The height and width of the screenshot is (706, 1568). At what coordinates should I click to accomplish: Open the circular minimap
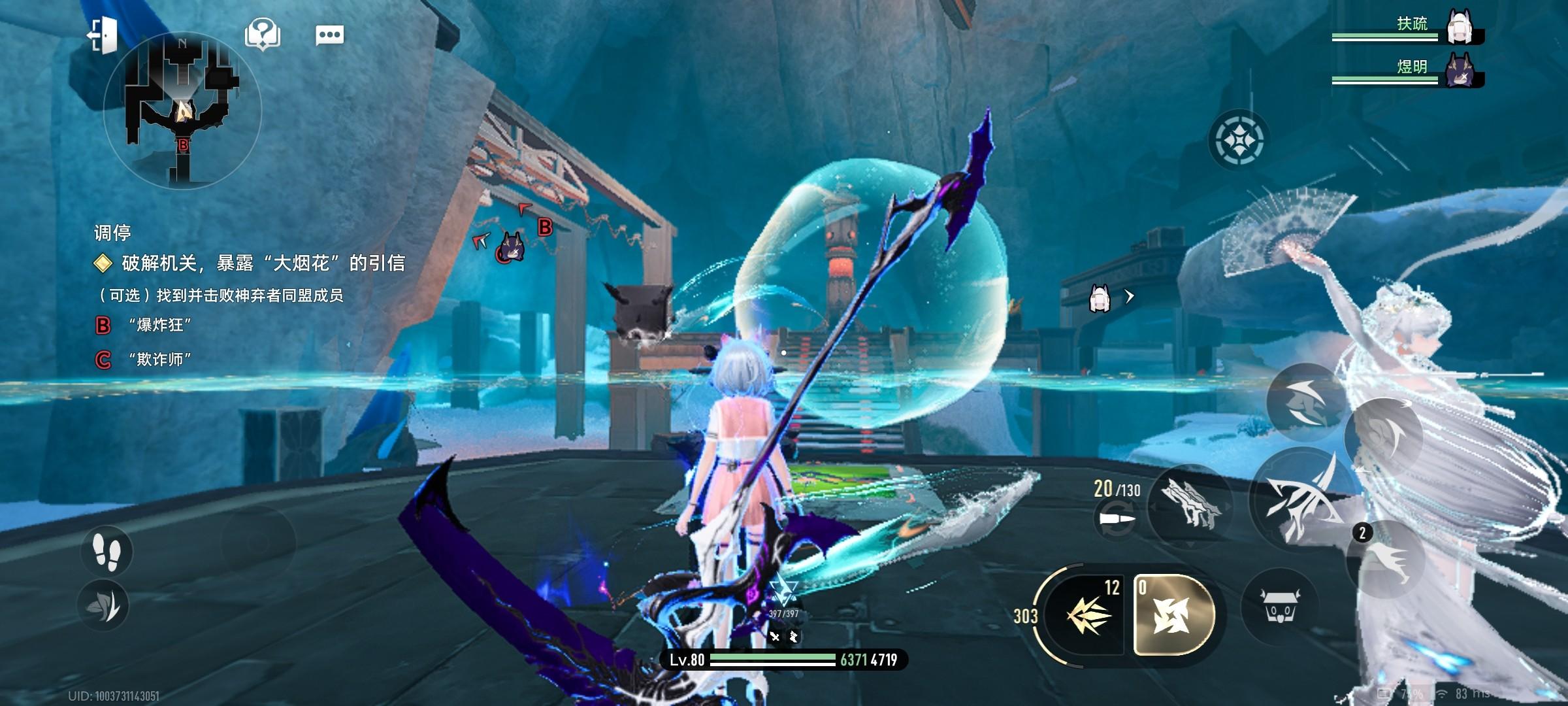[x=182, y=112]
